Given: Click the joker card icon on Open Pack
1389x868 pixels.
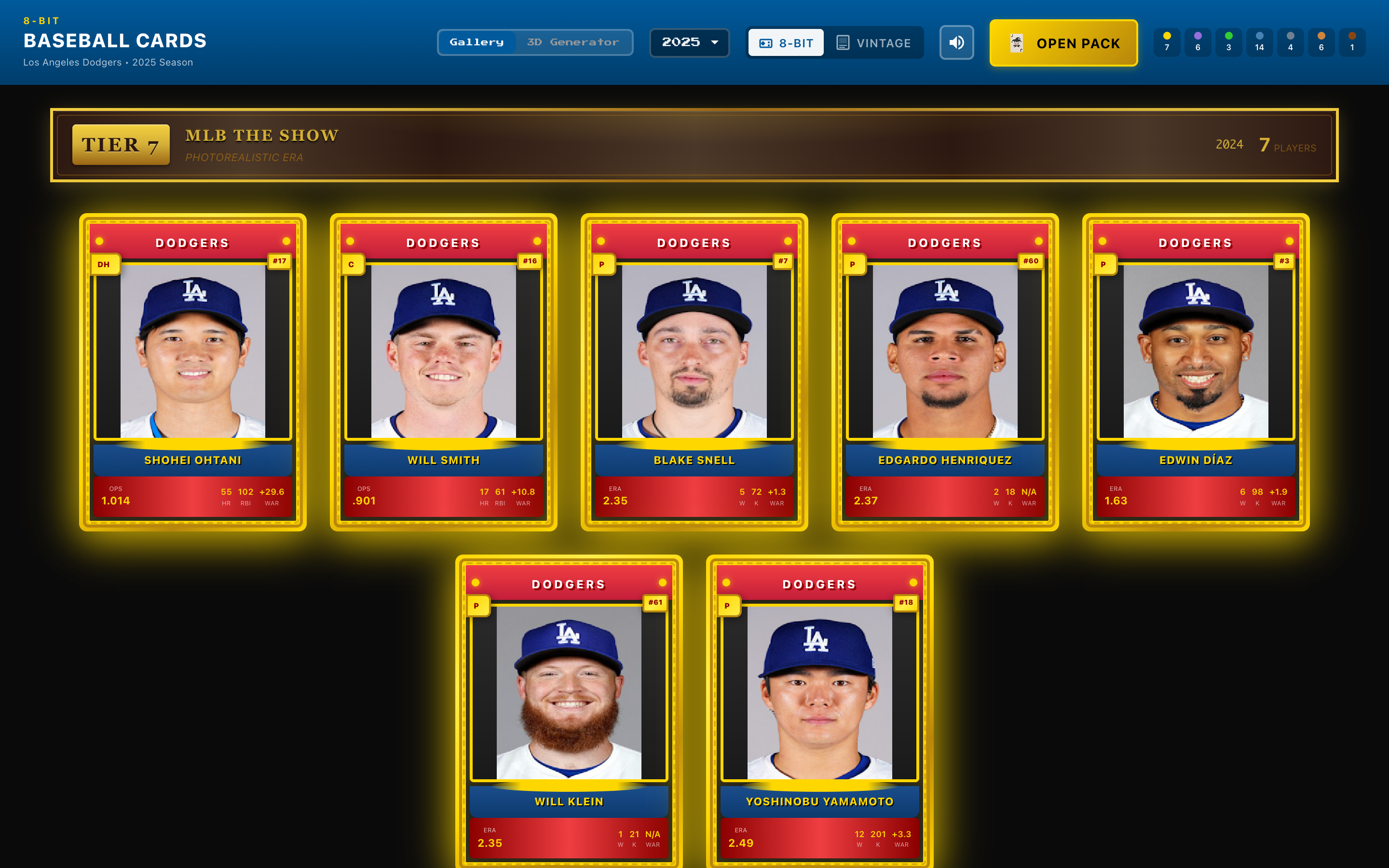Looking at the screenshot, I should pos(1017,41).
